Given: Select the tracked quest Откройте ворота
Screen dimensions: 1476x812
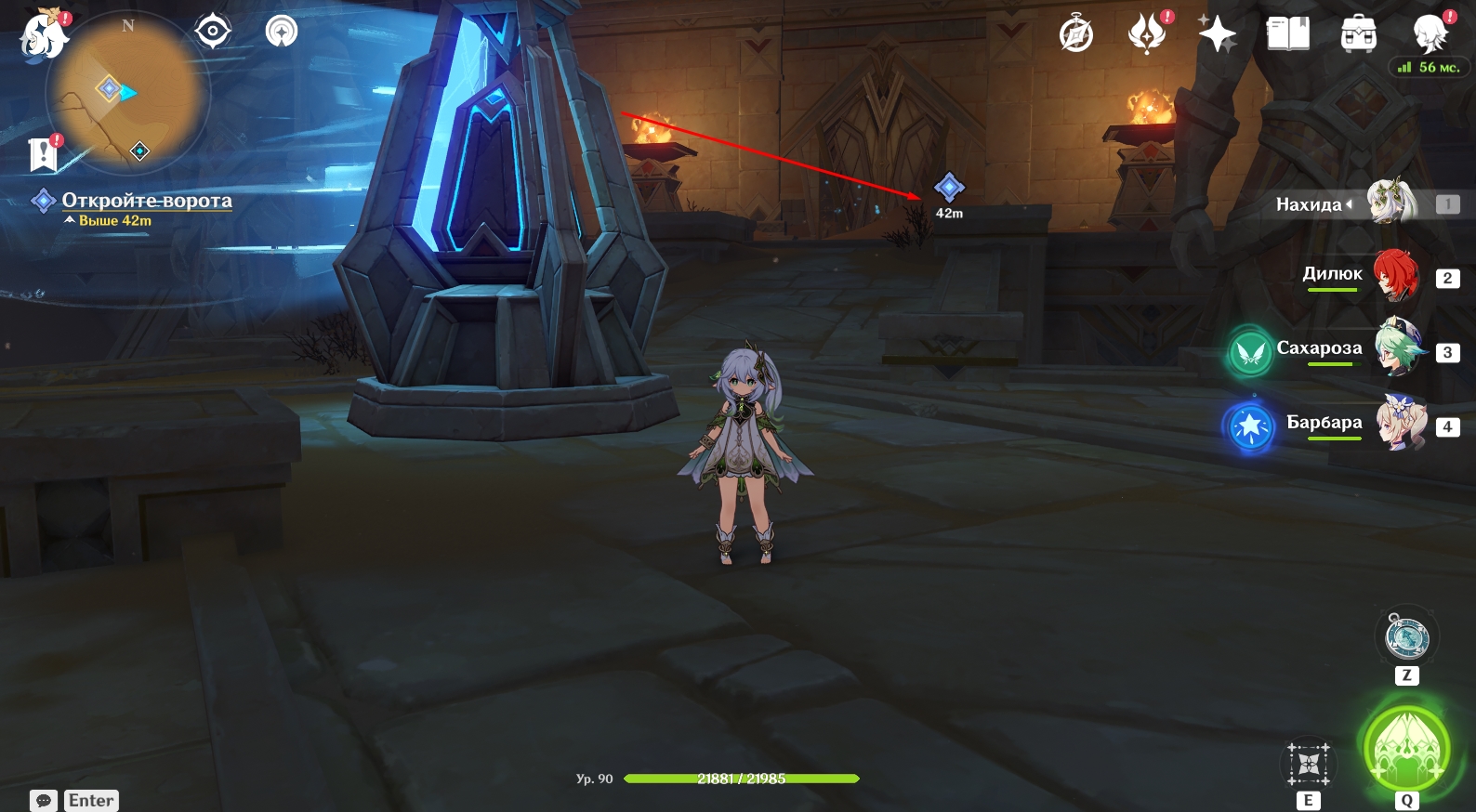Looking at the screenshot, I should coord(146,201).
